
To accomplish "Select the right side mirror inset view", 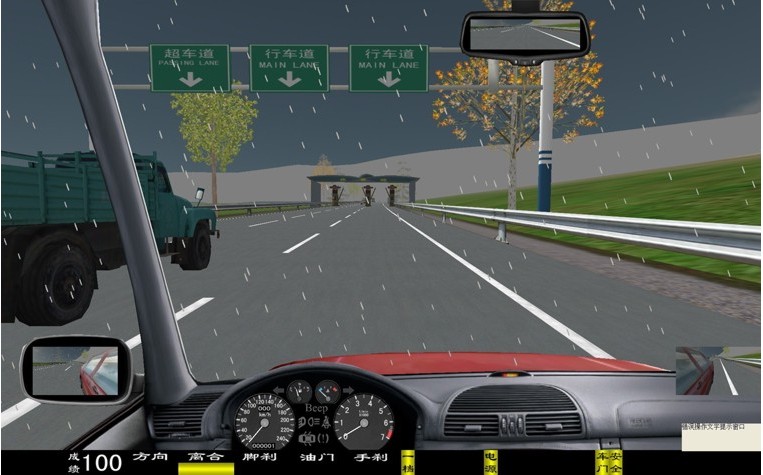I will coord(718,371).
